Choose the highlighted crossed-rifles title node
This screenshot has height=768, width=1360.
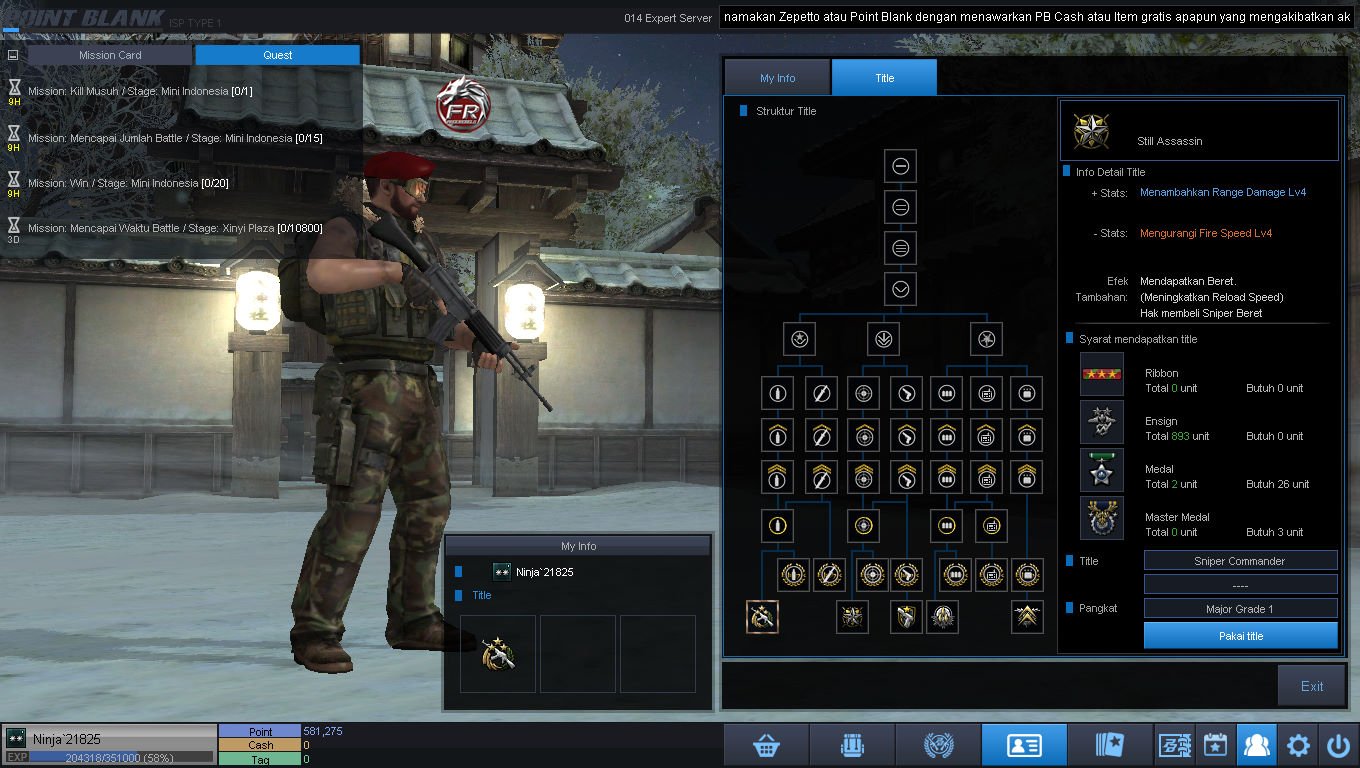pyautogui.click(x=762, y=617)
